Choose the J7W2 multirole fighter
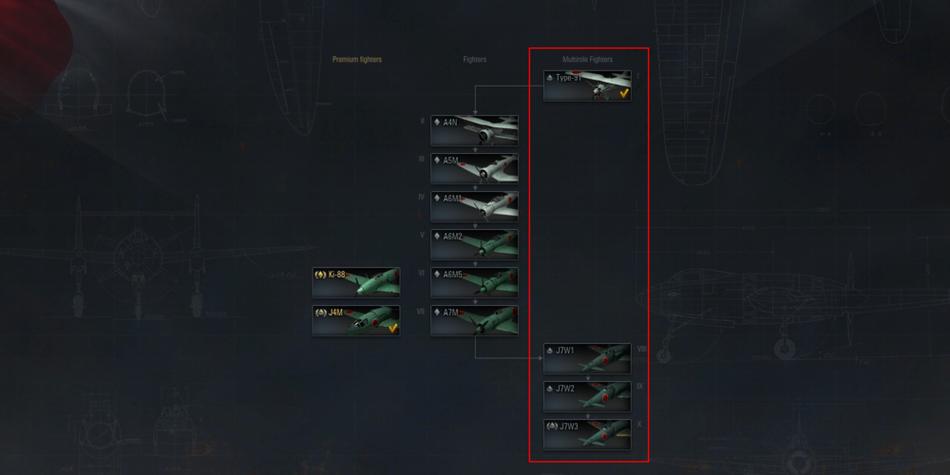950x475 pixels. click(x=587, y=396)
